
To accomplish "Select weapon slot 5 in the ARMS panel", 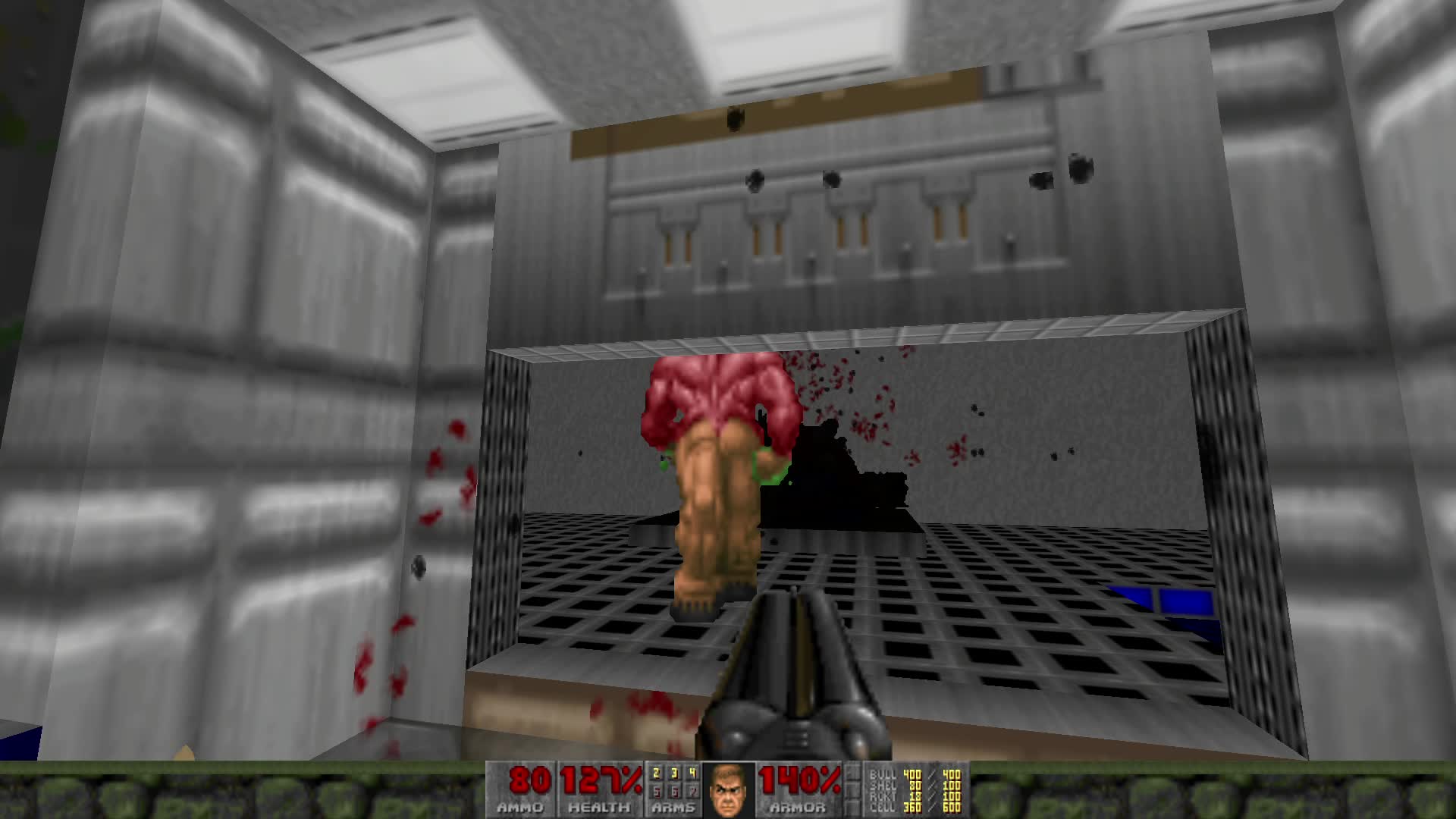I will point(656,791).
